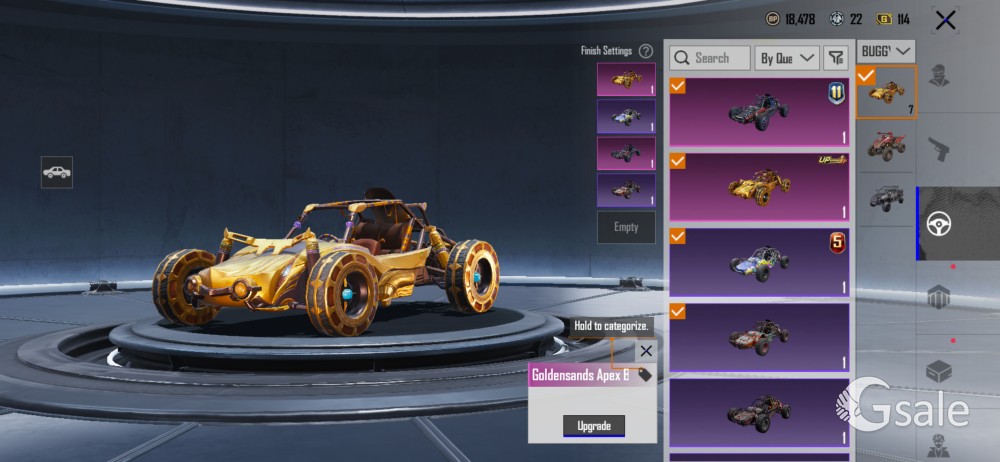Screen dimensions: 1000x462
Task: Open the Finish Settings help icon
Action: pos(646,51)
